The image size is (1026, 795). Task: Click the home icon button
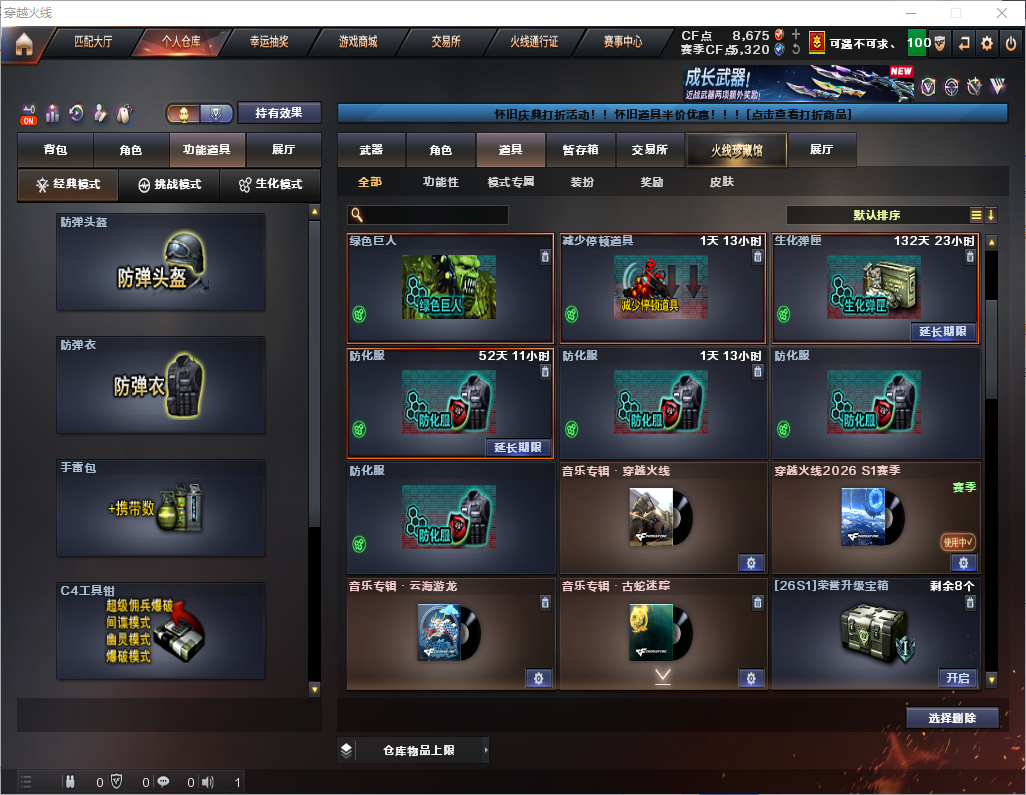tap(24, 43)
